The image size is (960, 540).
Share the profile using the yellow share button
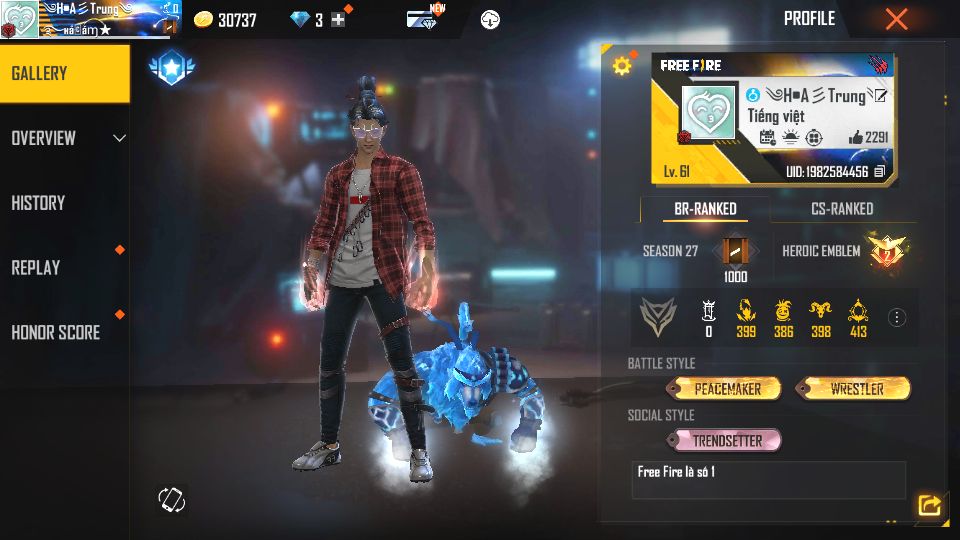click(929, 506)
